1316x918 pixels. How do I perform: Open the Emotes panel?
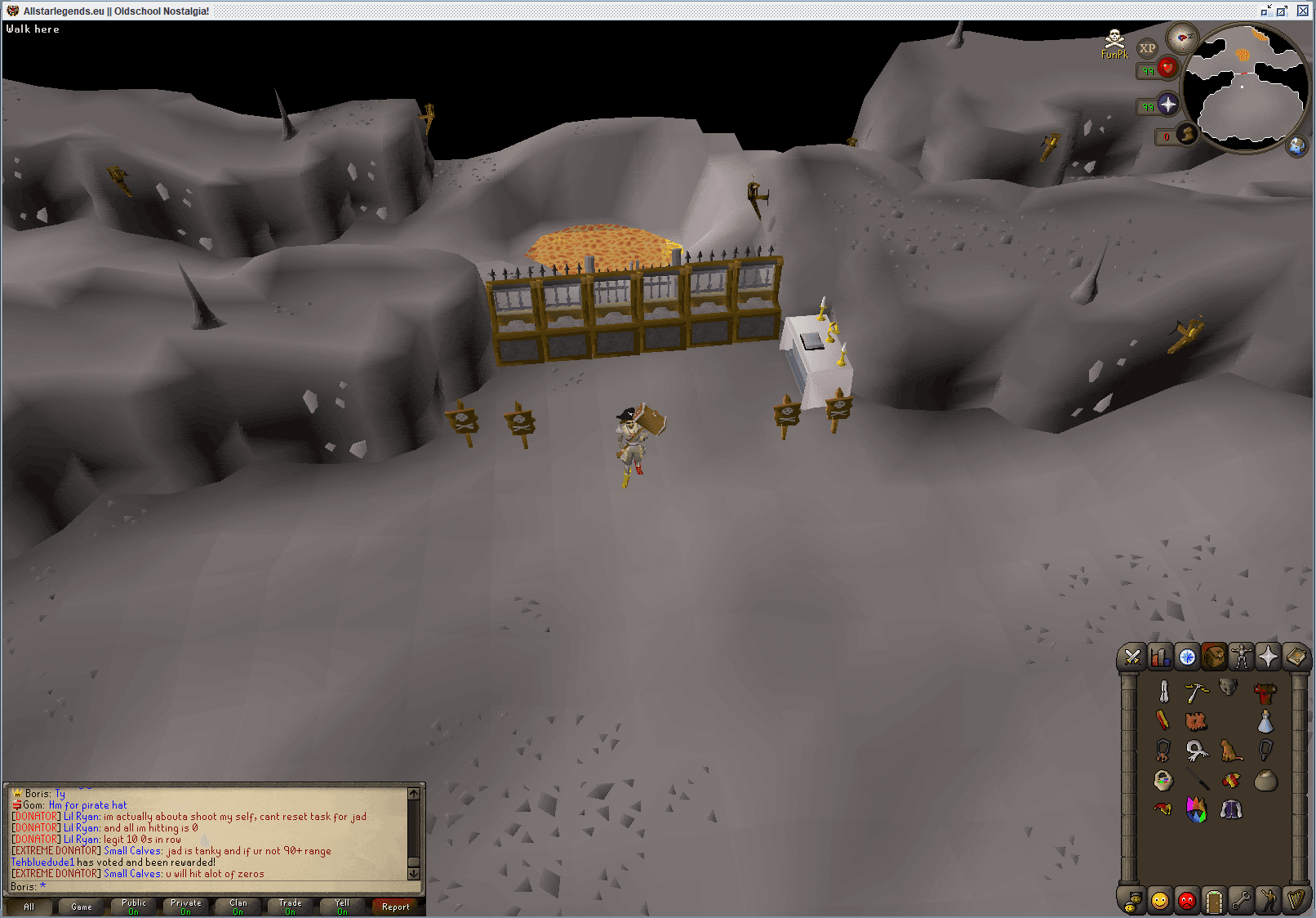tap(1268, 901)
